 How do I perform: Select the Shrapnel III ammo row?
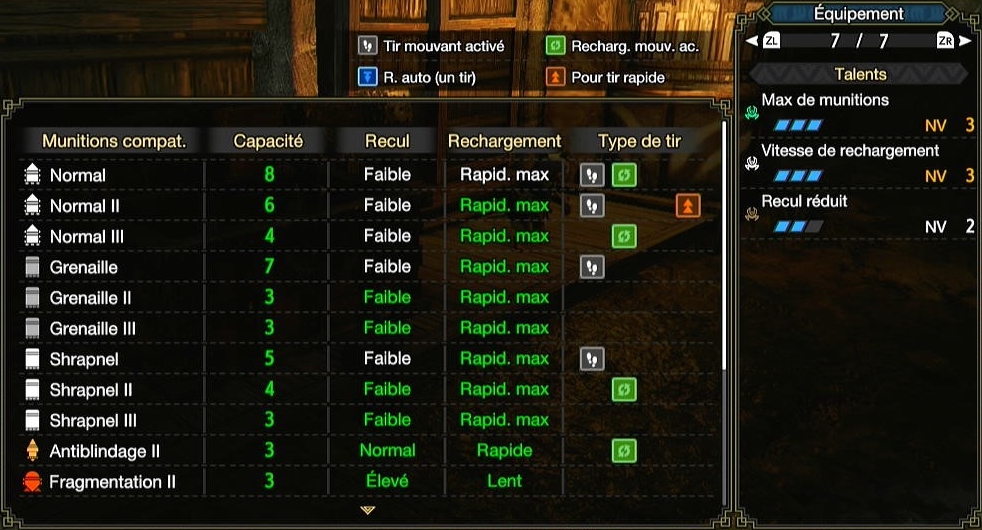point(93,421)
